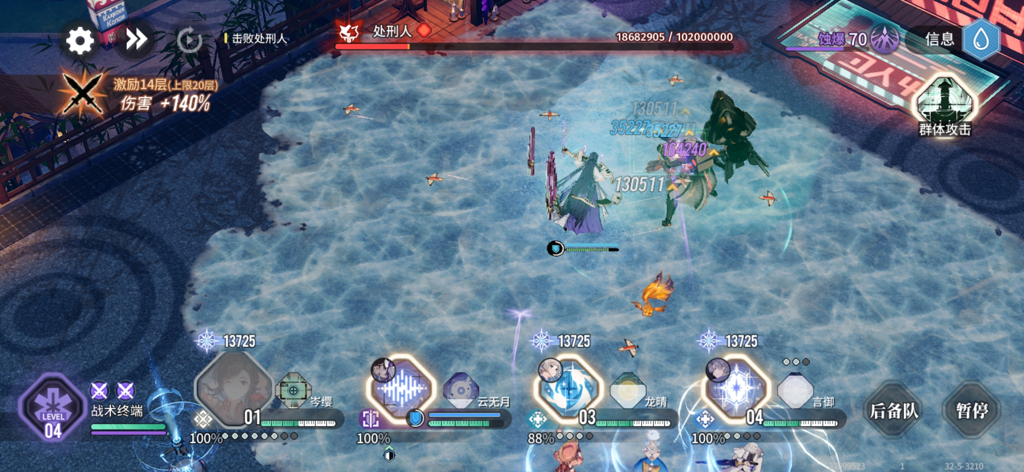Screen dimensions: 1024x472
Task: Tap the boss 处刑人 wolf icon
Action: (x=348, y=33)
